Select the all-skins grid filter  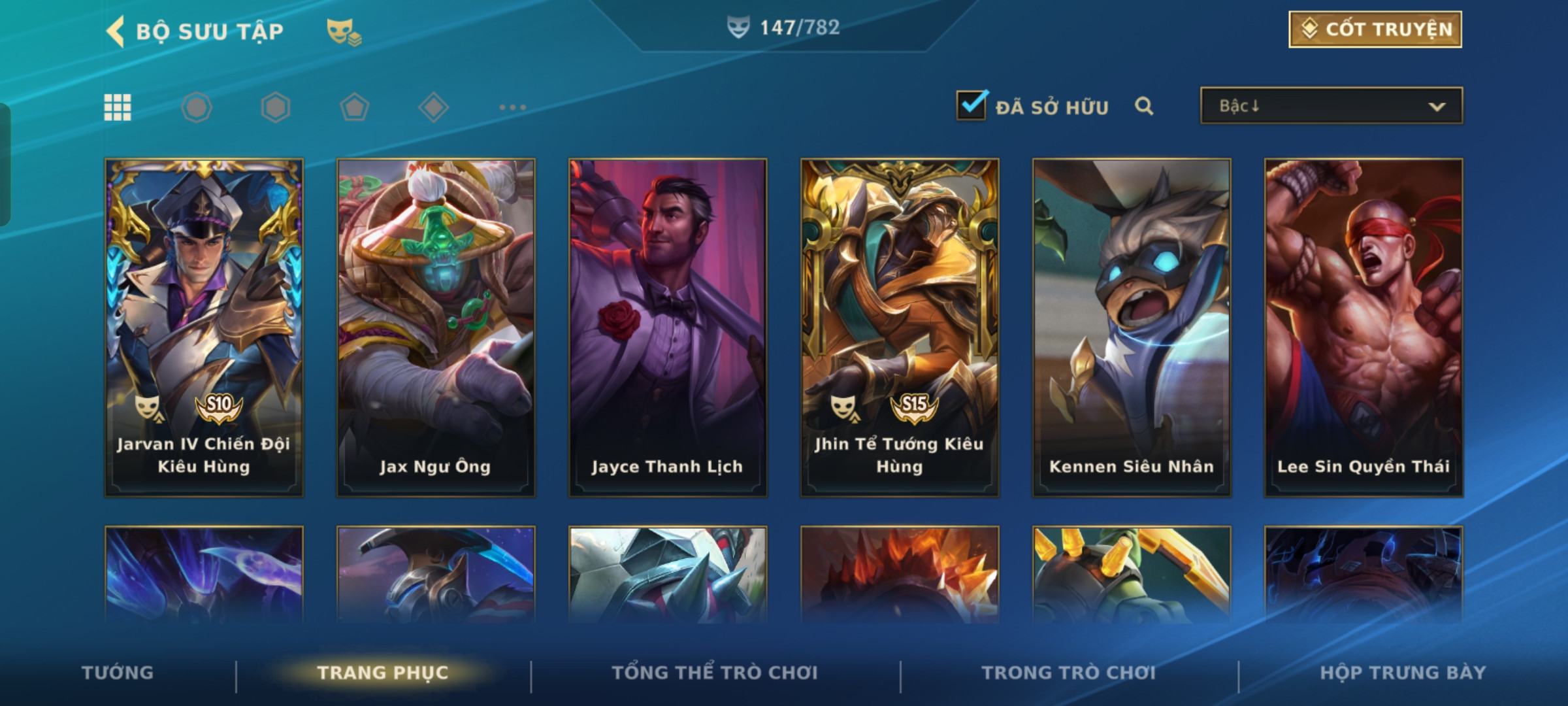pos(118,107)
